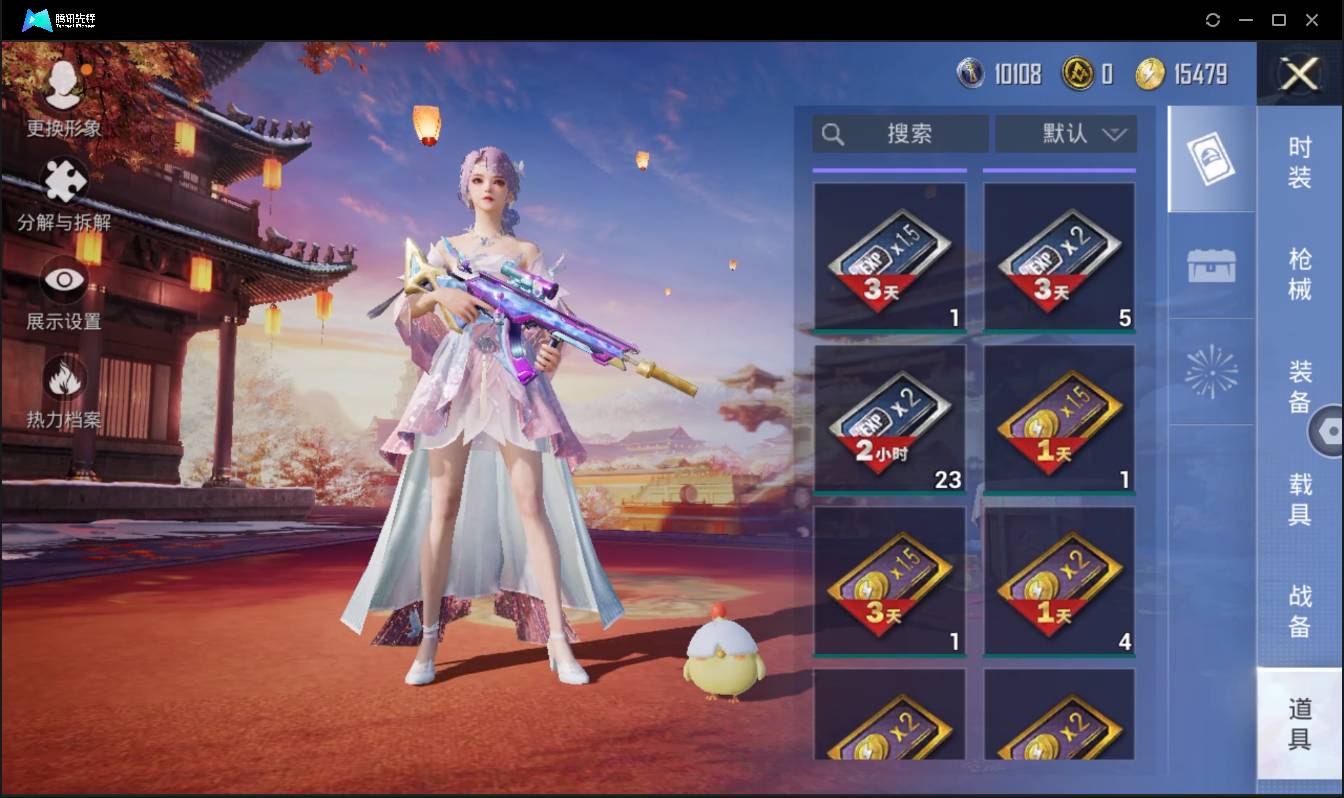Click the golden lightning coin icon
This screenshot has width=1344, height=798.
(x=1153, y=73)
